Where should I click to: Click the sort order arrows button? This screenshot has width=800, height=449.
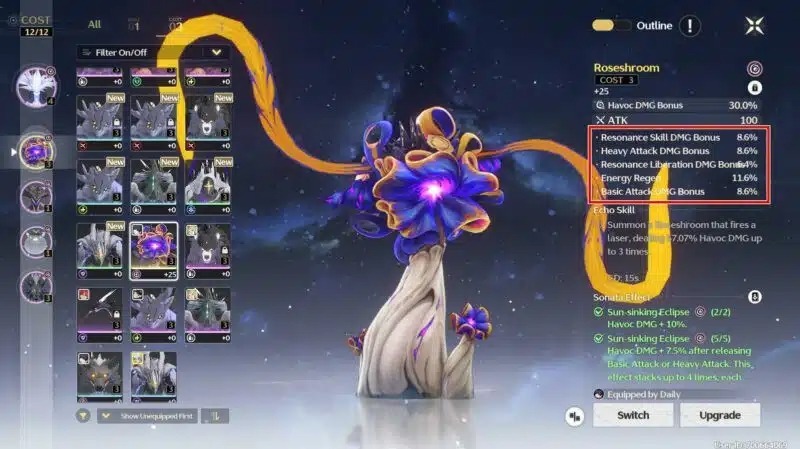pos(214,415)
